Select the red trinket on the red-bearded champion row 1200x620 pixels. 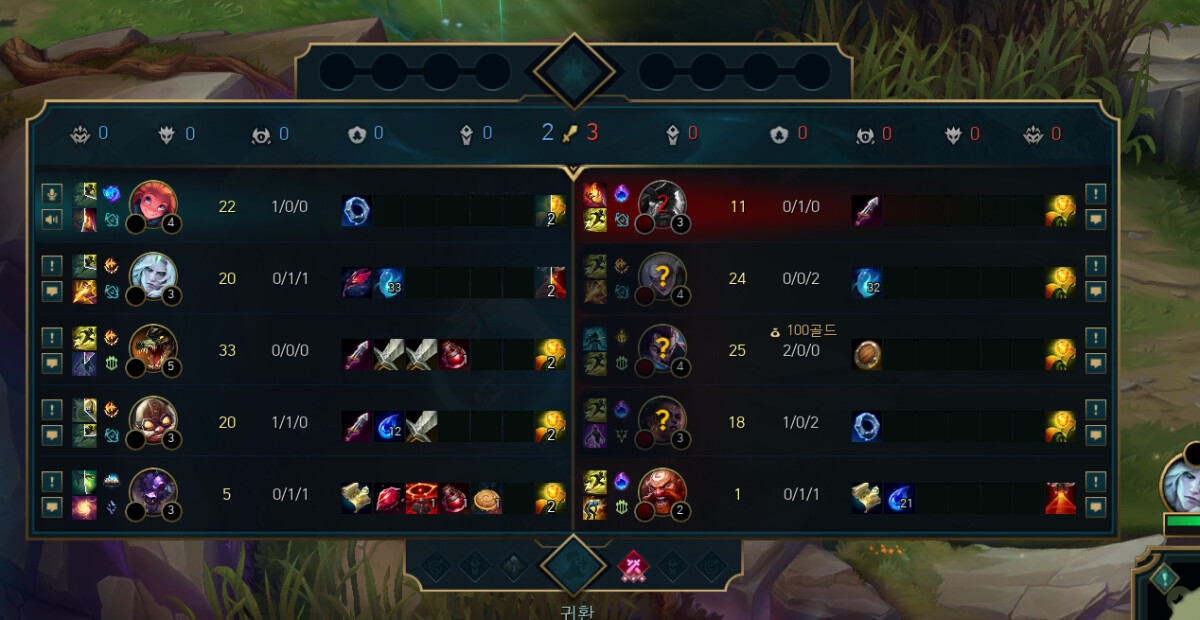click(1060, 498)
